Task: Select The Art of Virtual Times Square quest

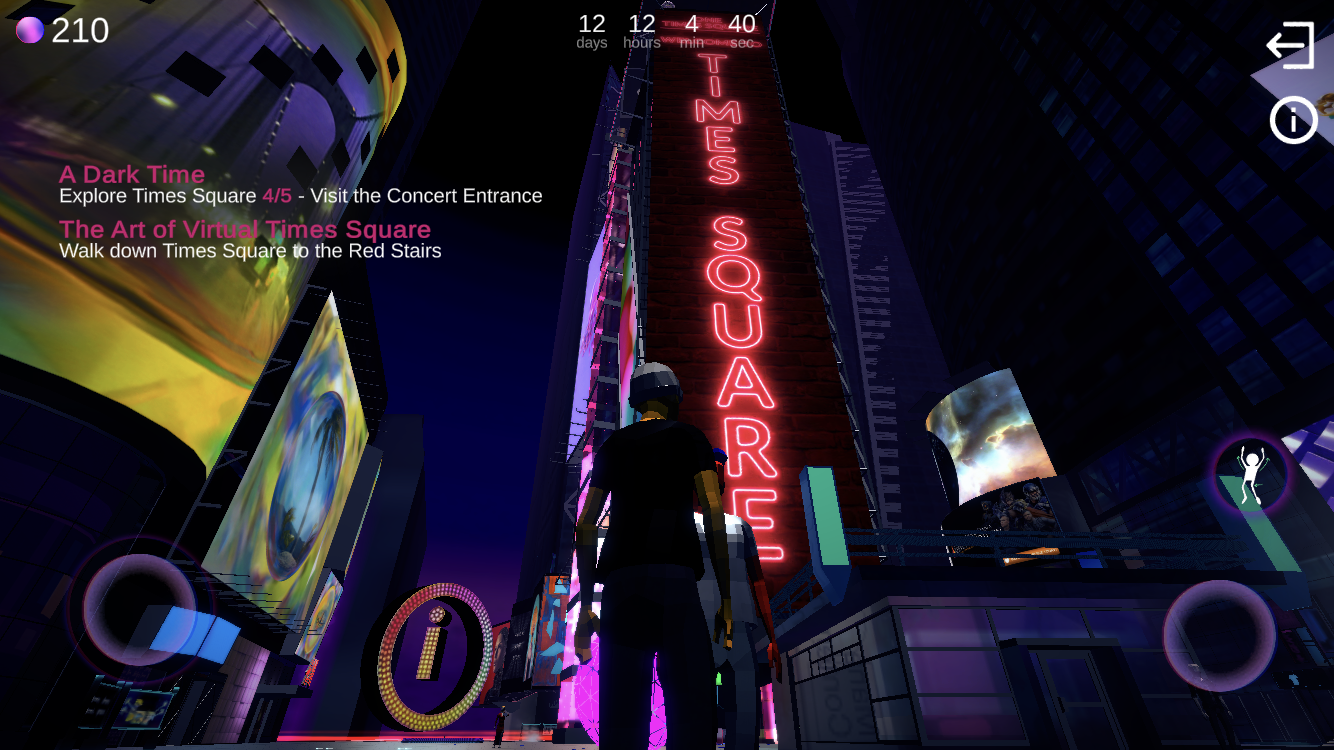Action: (245, 230)
